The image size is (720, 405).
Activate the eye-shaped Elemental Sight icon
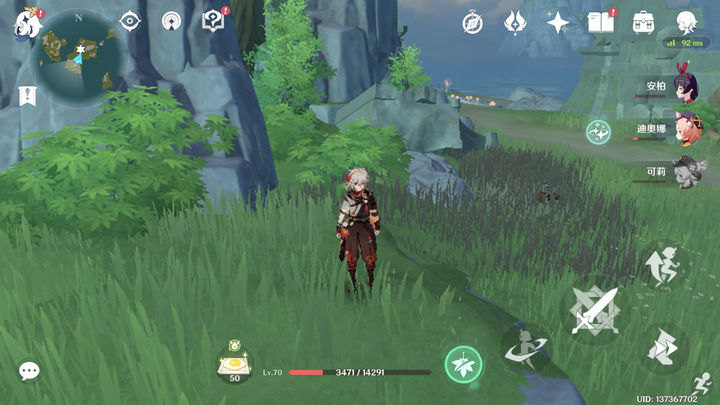[x=129, y=21]
